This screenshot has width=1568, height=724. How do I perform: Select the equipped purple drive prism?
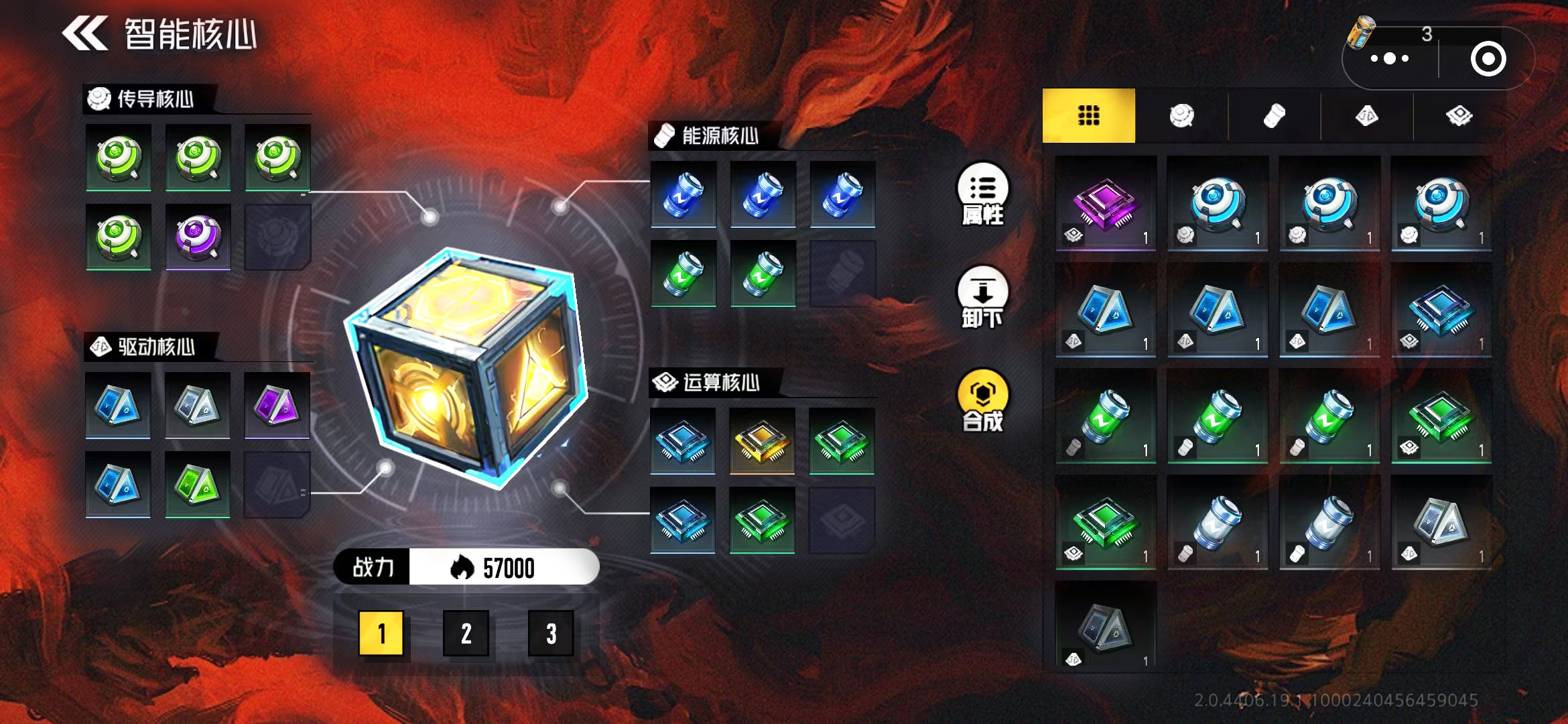[x=277, y=405]
